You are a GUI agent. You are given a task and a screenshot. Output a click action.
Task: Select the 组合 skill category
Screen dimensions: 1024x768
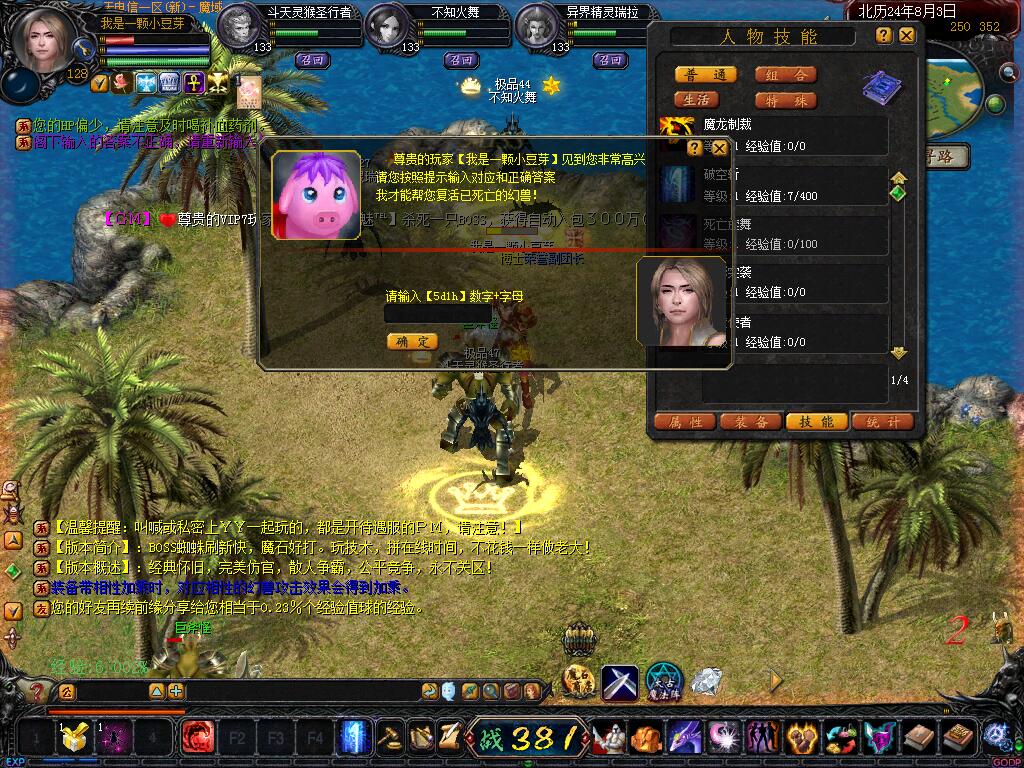pos(785,75)
